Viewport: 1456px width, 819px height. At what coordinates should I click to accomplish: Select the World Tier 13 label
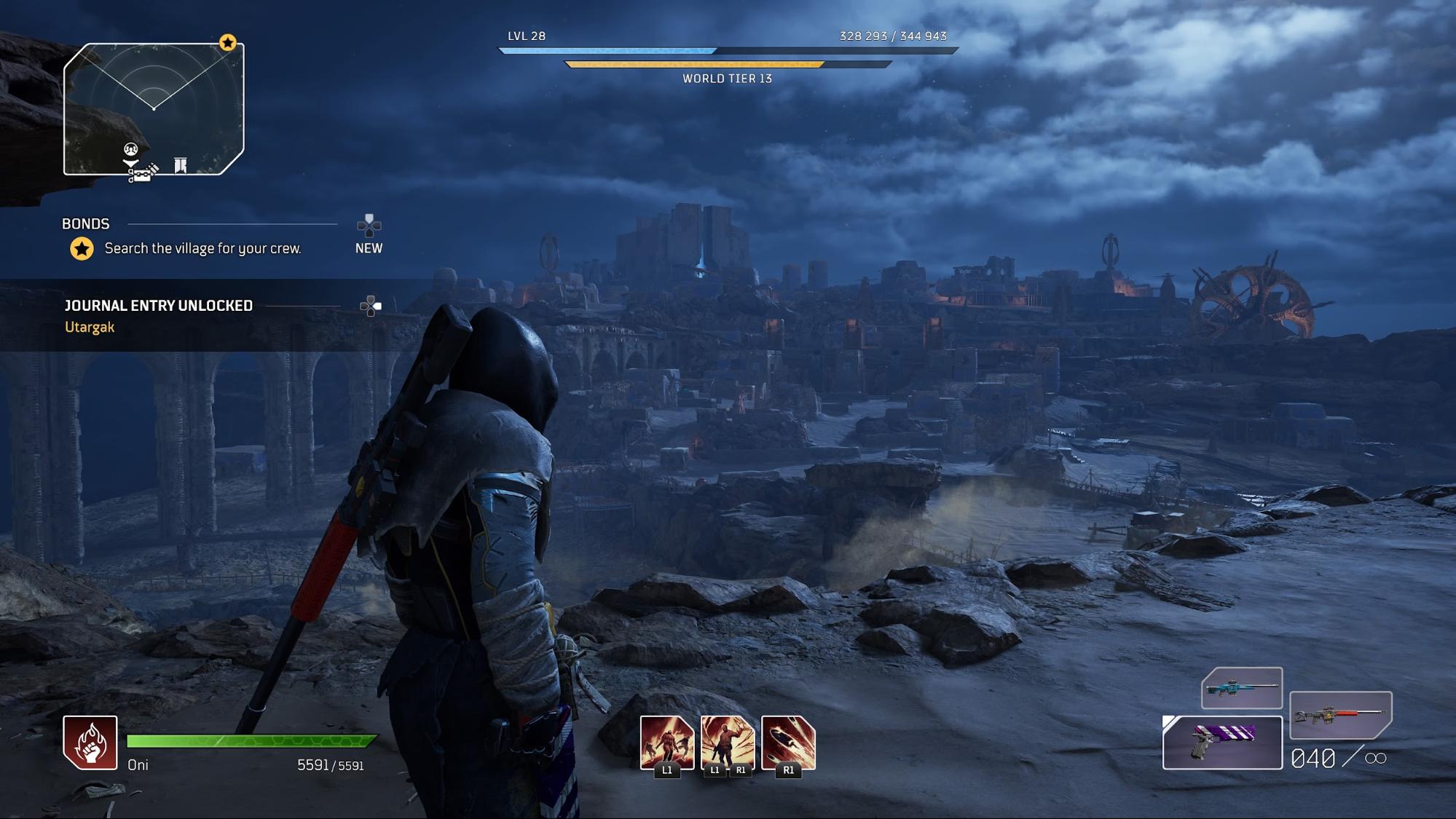click(728, 79)
